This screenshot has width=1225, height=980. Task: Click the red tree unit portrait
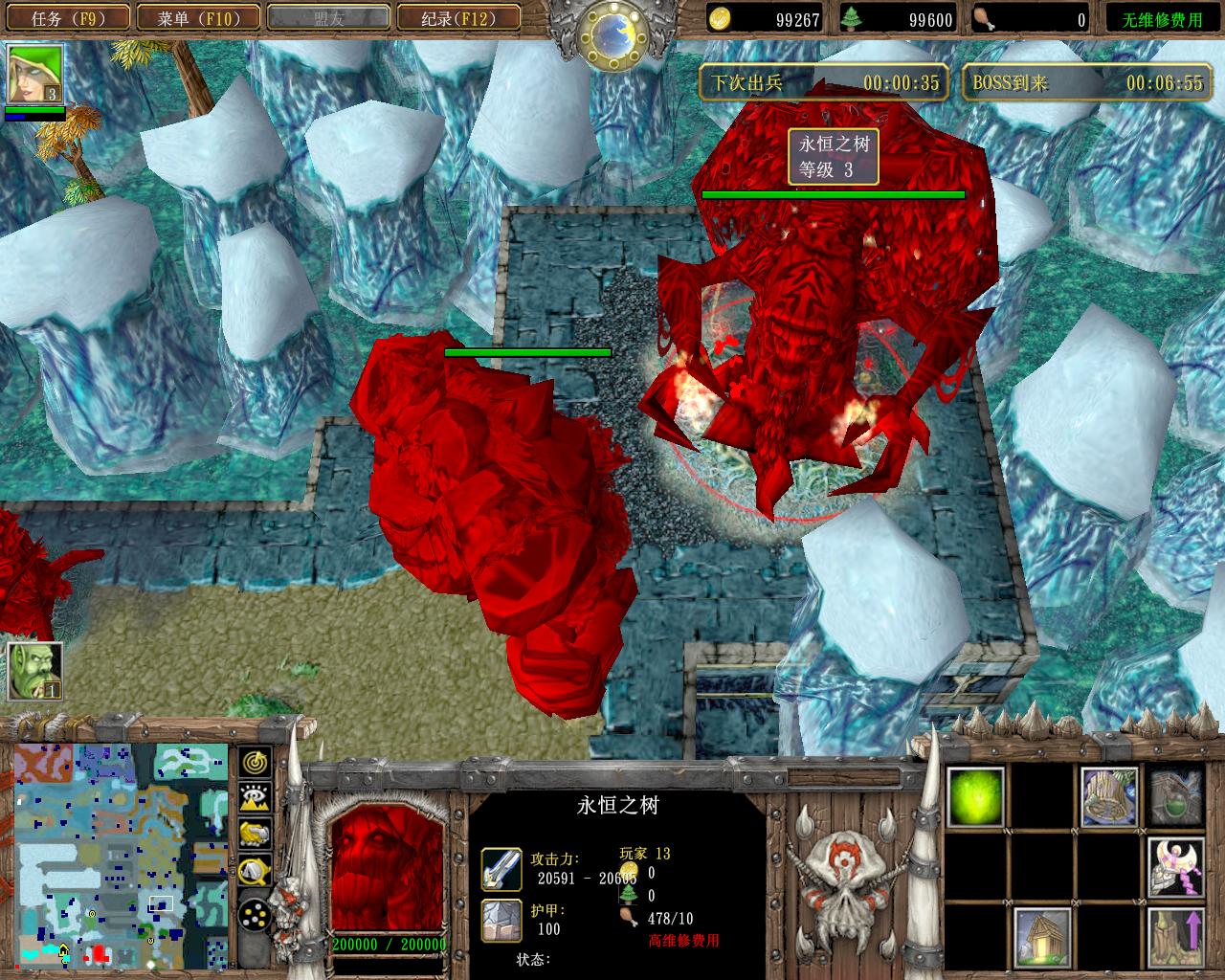pyautogui.click(x=388, y=866)
